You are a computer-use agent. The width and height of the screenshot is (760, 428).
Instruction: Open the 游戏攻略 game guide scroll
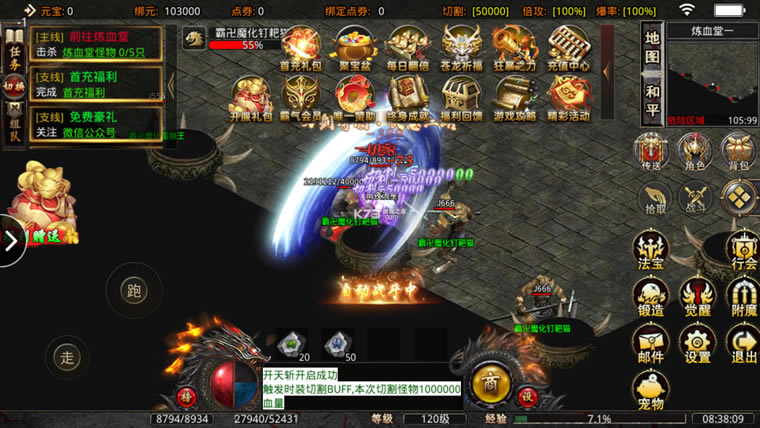click(x=515, y=98)
